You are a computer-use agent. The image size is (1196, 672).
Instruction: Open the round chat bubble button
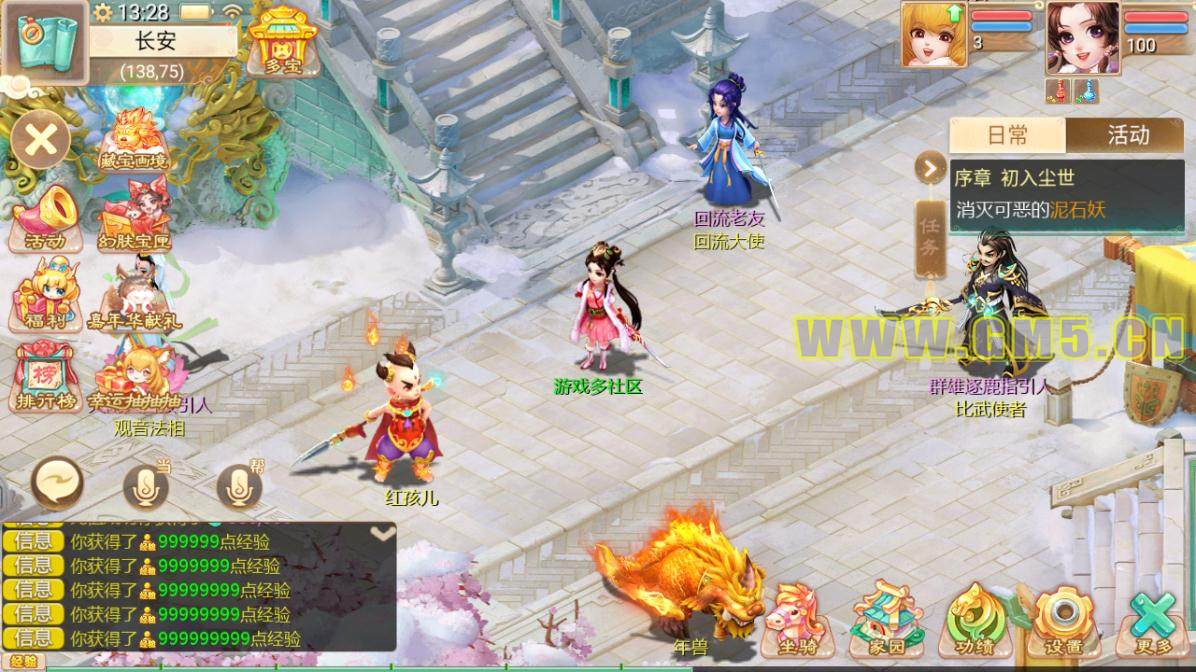point(58,485)
